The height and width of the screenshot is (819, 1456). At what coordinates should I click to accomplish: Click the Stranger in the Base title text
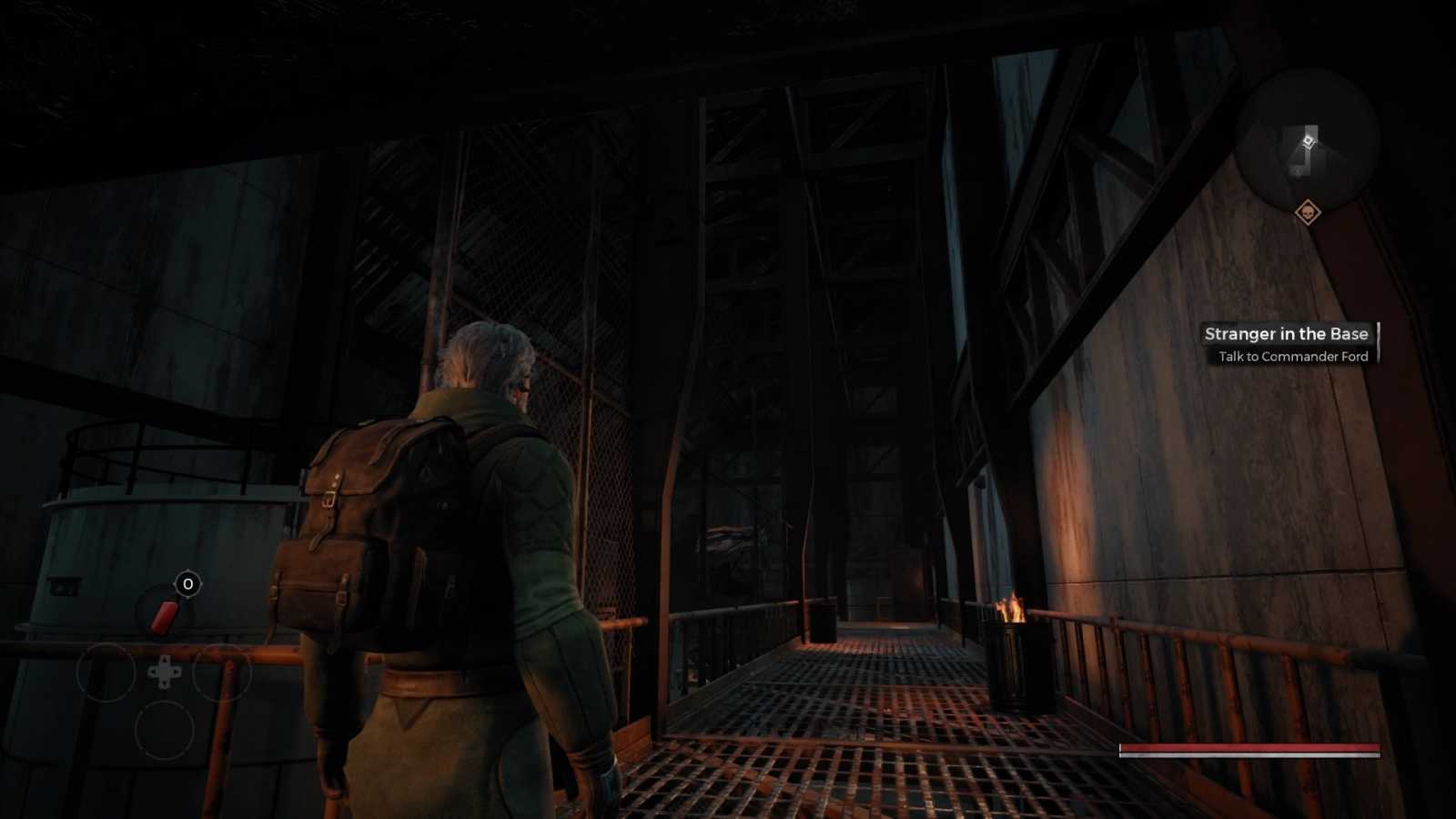pos(1287,334)
